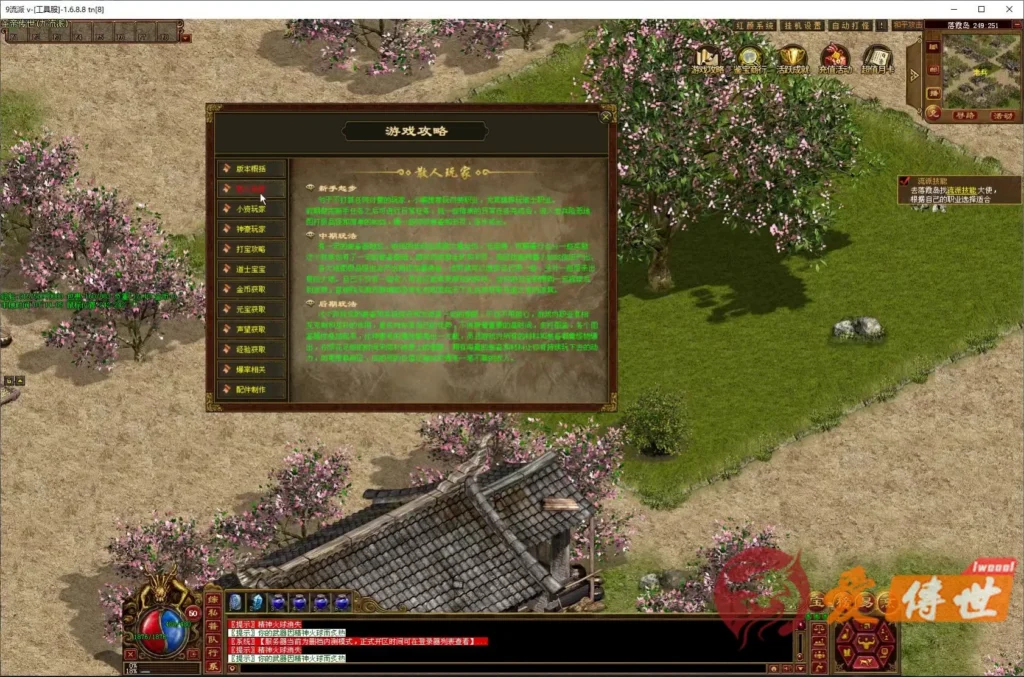
Task: Open the 道士宝宝 guide entry
Action: point(251,269)
